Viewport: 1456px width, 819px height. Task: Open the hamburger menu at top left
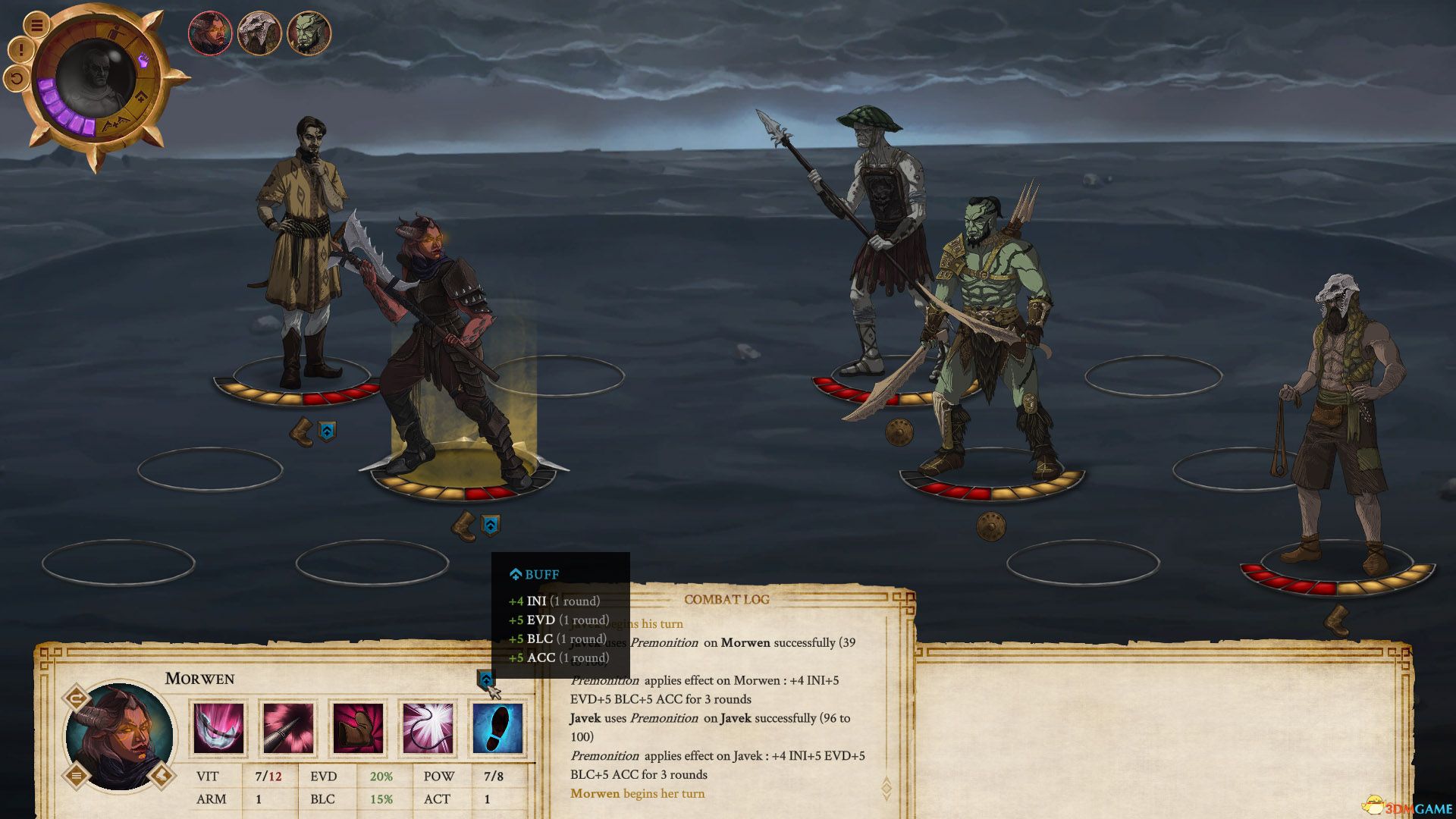pyautogui.click(x=37, y=24)
